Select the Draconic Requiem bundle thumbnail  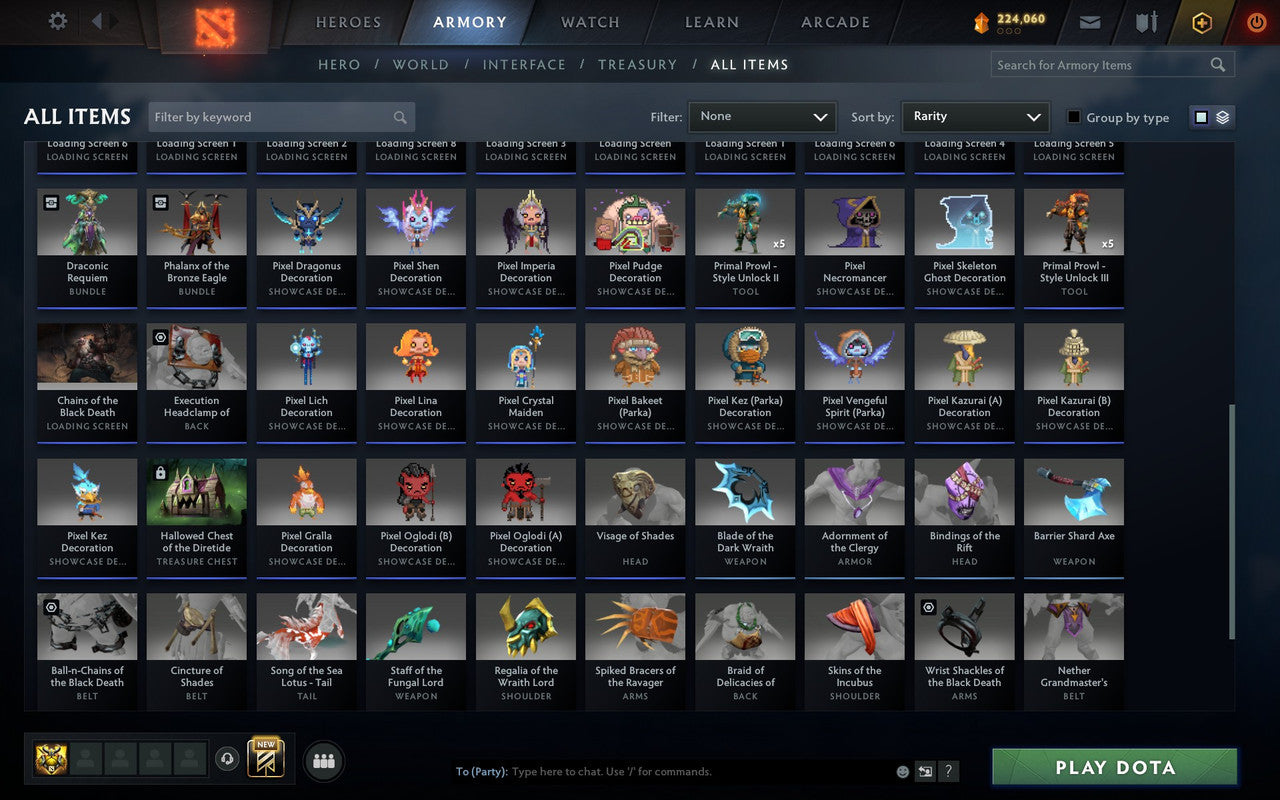click(87, 220)
